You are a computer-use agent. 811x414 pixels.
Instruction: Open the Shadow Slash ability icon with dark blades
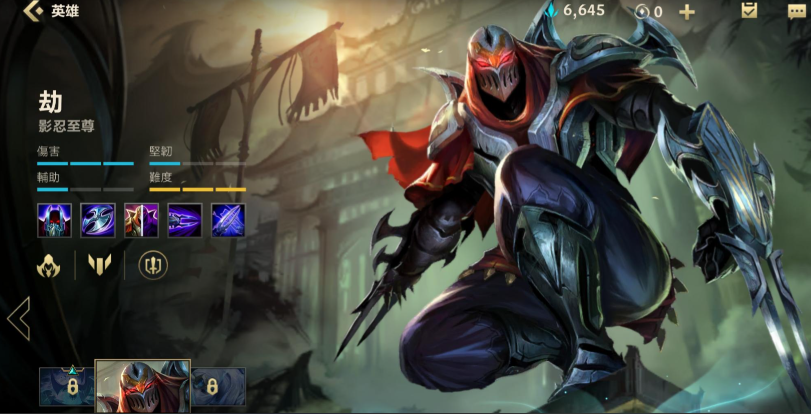(185, 219)
